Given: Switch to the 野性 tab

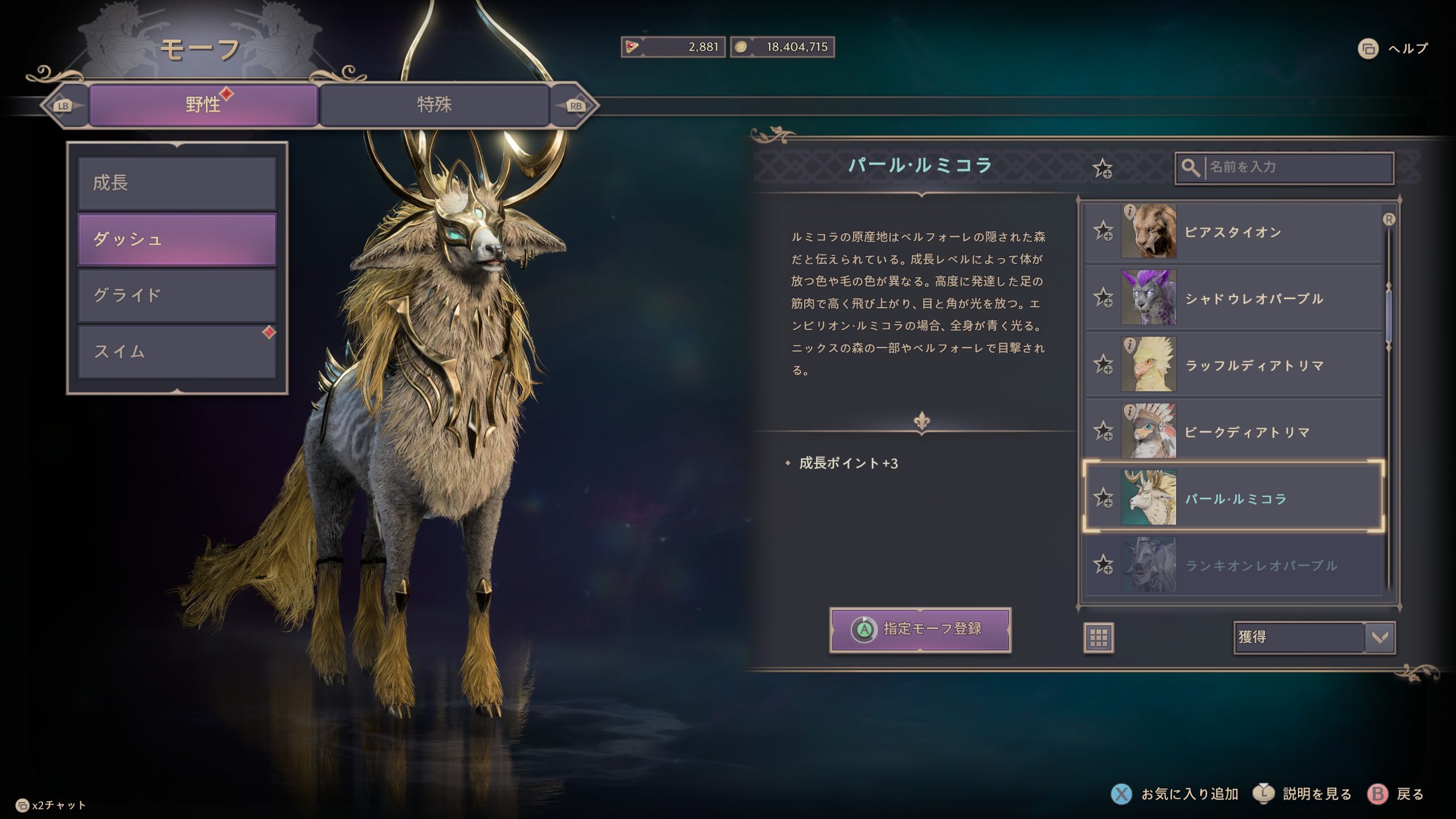Looking at the screenshot, I should point(202,105).
